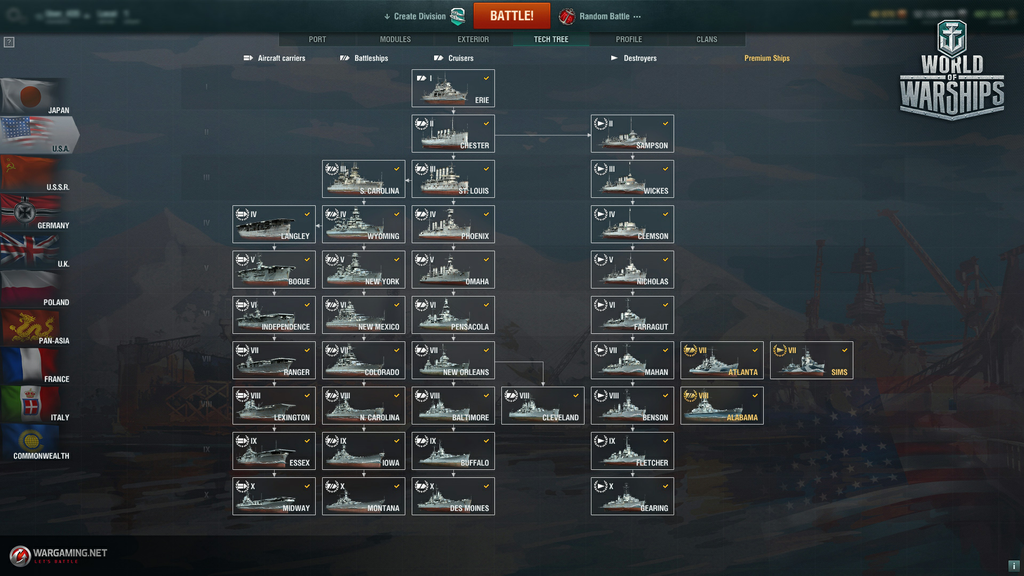Select the Gearing destroyer

coord(632,496)
